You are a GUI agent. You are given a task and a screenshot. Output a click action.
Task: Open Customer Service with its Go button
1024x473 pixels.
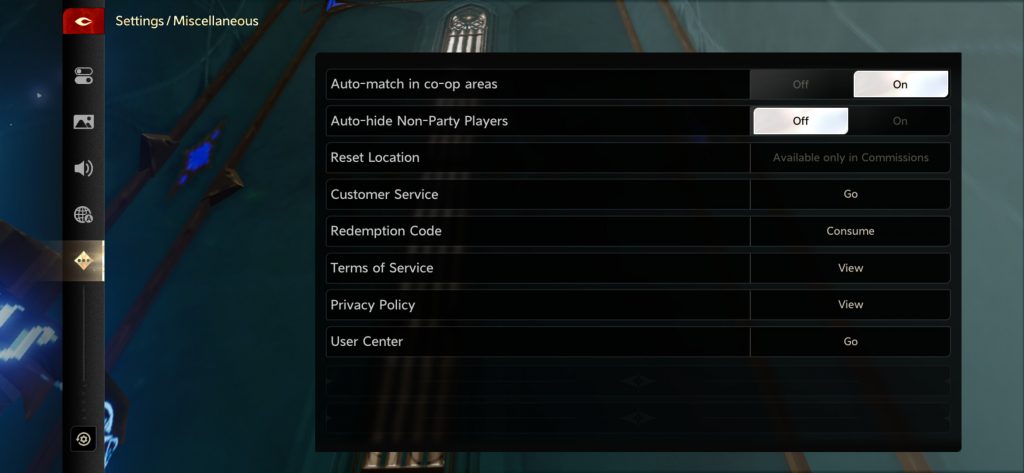click(850, 194)
